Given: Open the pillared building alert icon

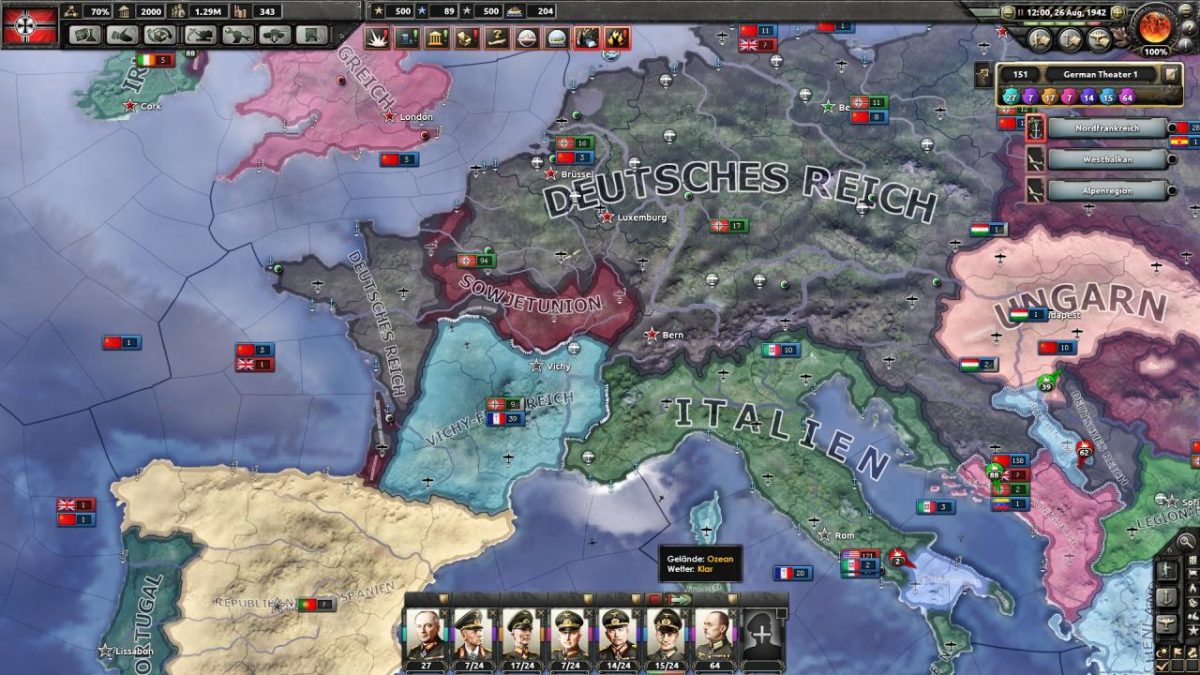Looking at the screenshot, I should (x=437, y=38).
